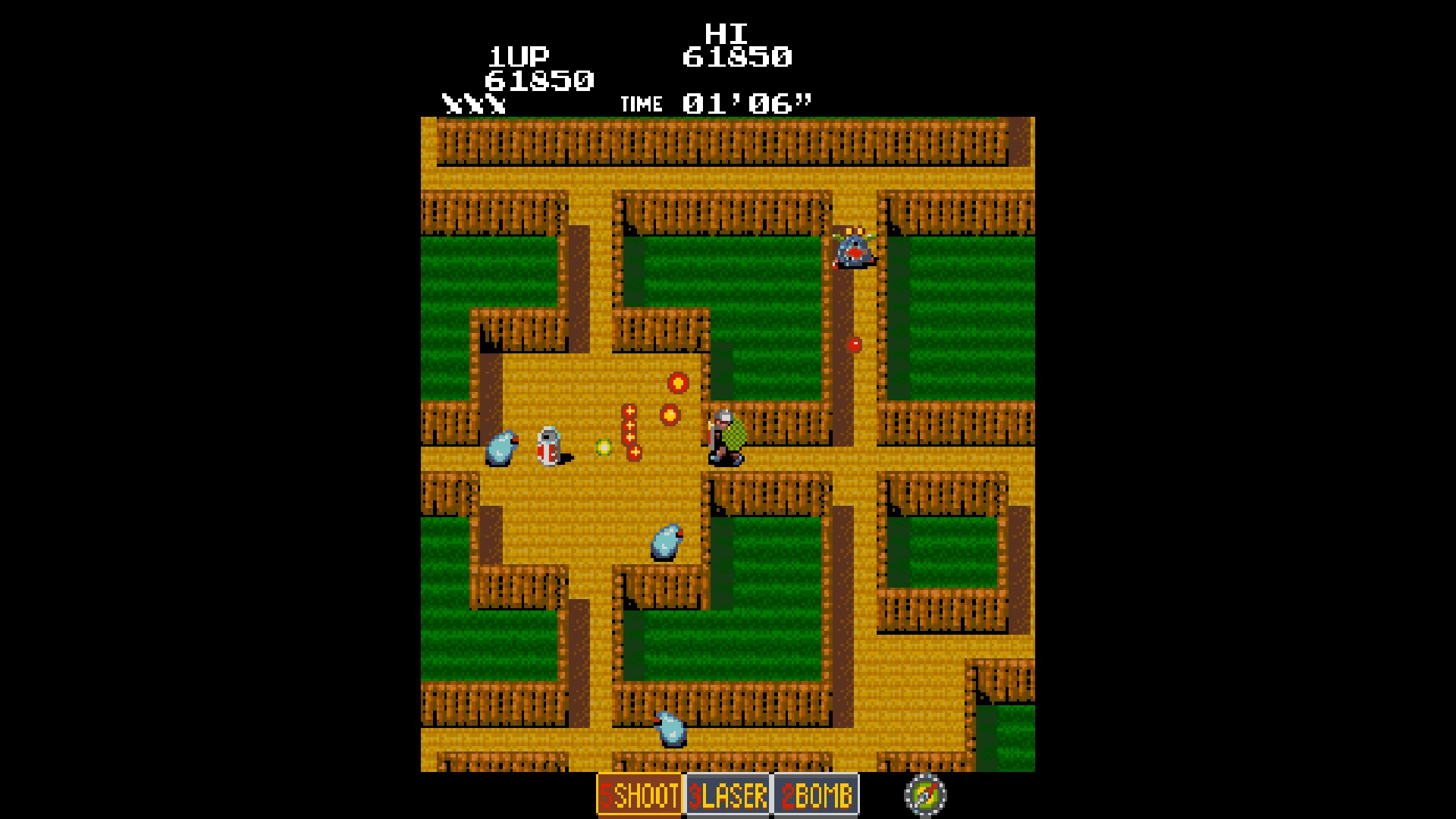Click the three dagger lives icons

click(x=474, y=102)
